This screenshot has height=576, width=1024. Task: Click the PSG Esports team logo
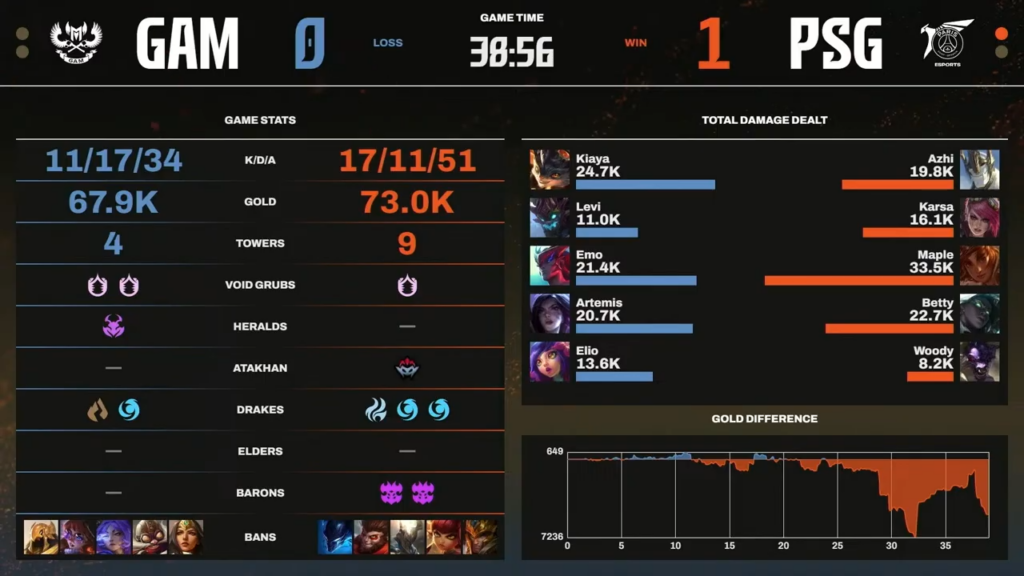point(946,42)
